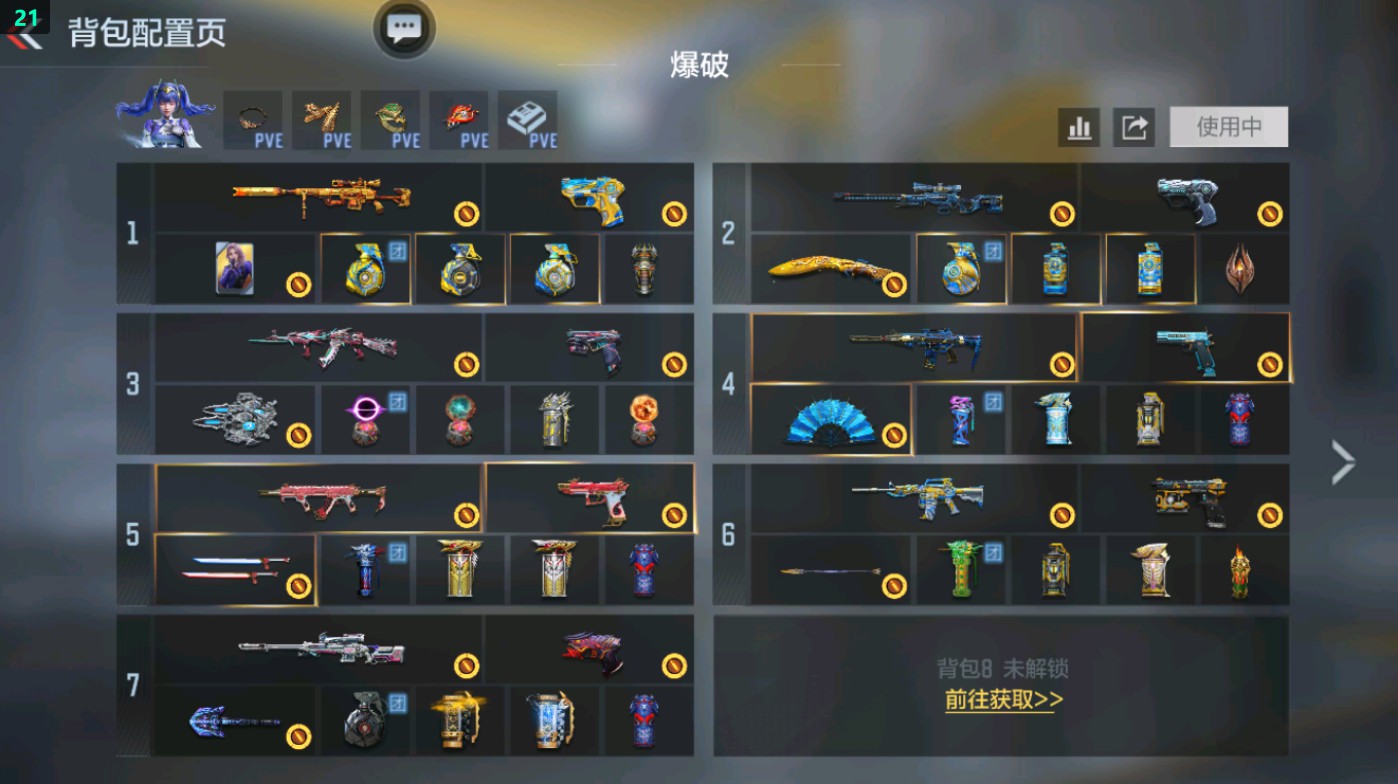The width and height of the screenshot is (1398, 784).
Task: Open the 爆破 game mode selector
Action: (699, 66)
